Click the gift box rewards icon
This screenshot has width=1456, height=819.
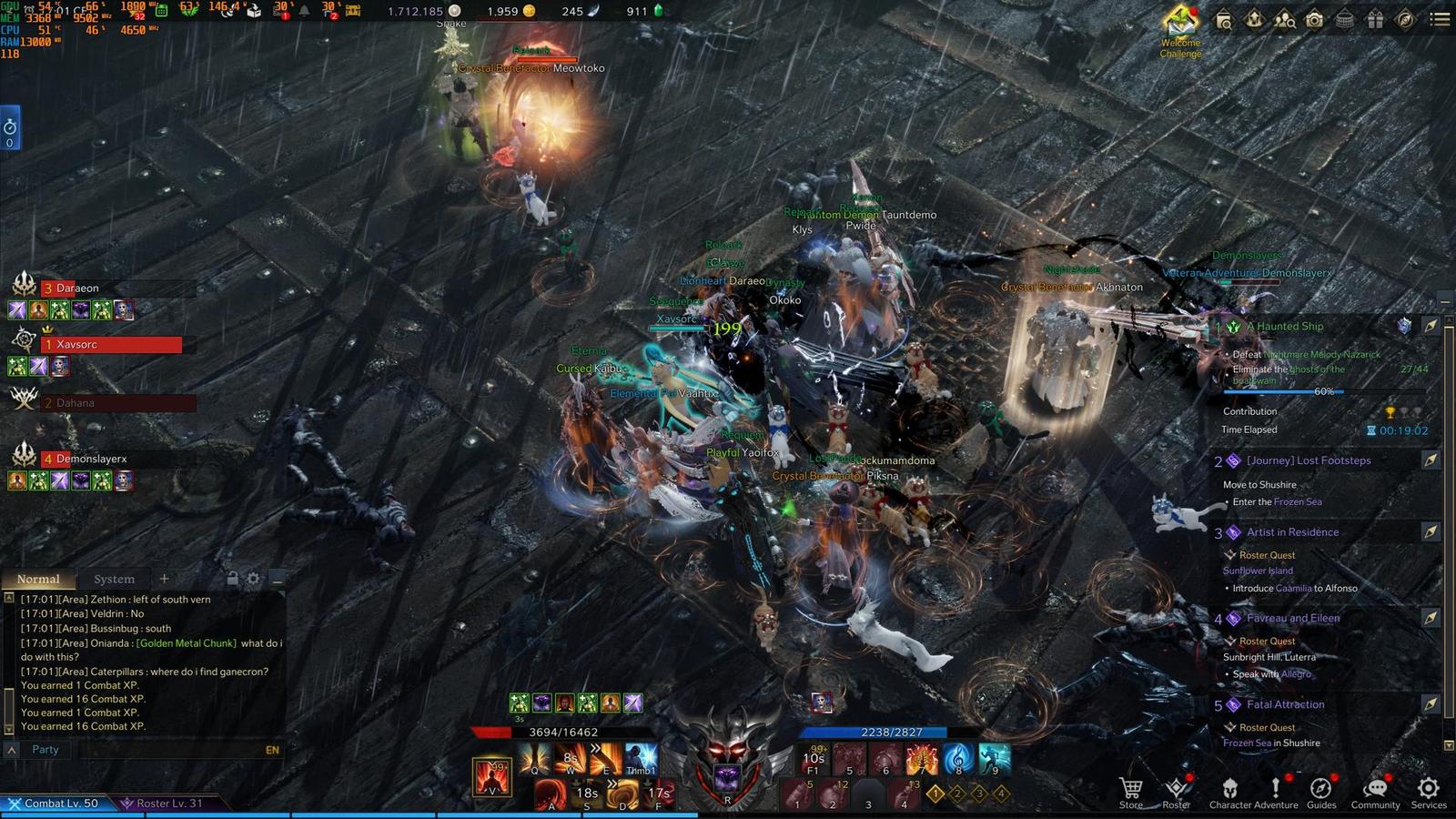point(1375,19)
